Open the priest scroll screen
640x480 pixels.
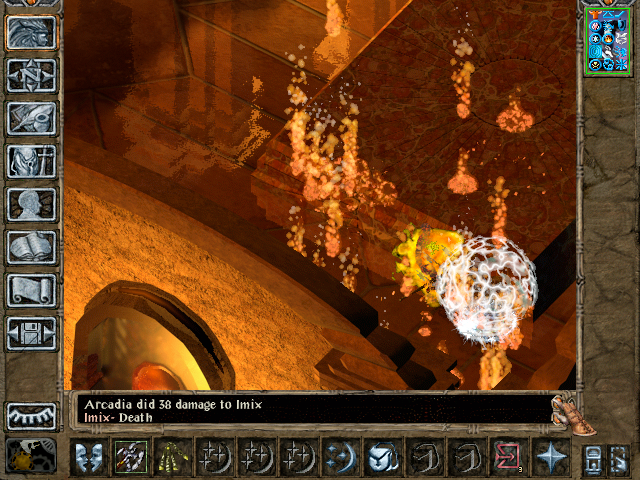pos(31,290)
